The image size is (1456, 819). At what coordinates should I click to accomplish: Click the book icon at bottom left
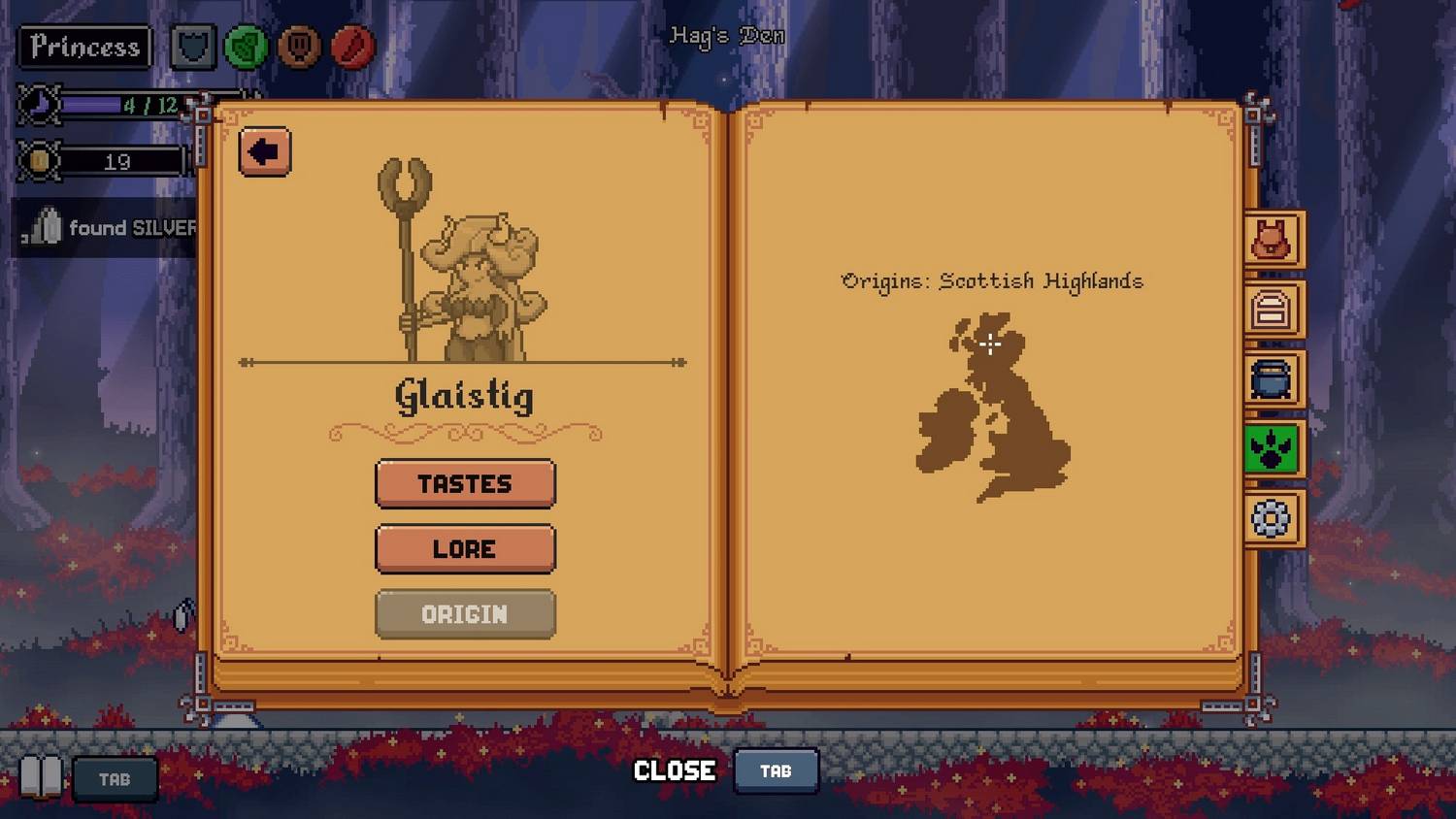(x=41, y=778)
